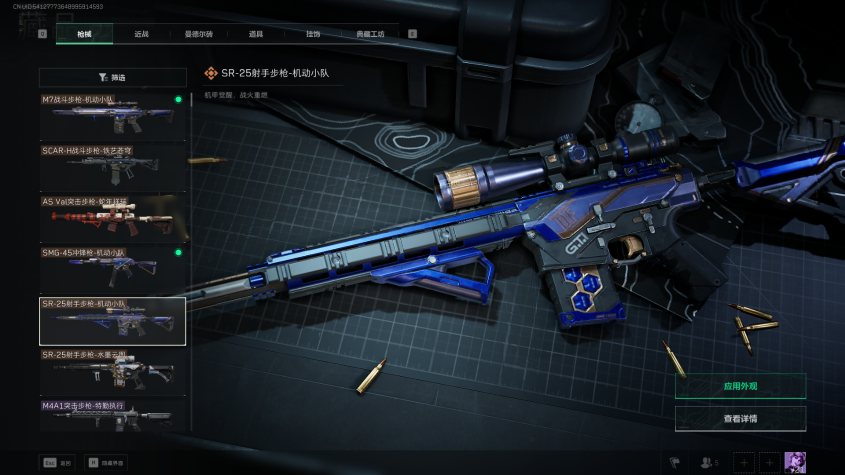This screenshot has width=845, height=475.
Task: Choose the SR-25射手步枪-水墨云图 skin
Action: (x=112, y=372)
